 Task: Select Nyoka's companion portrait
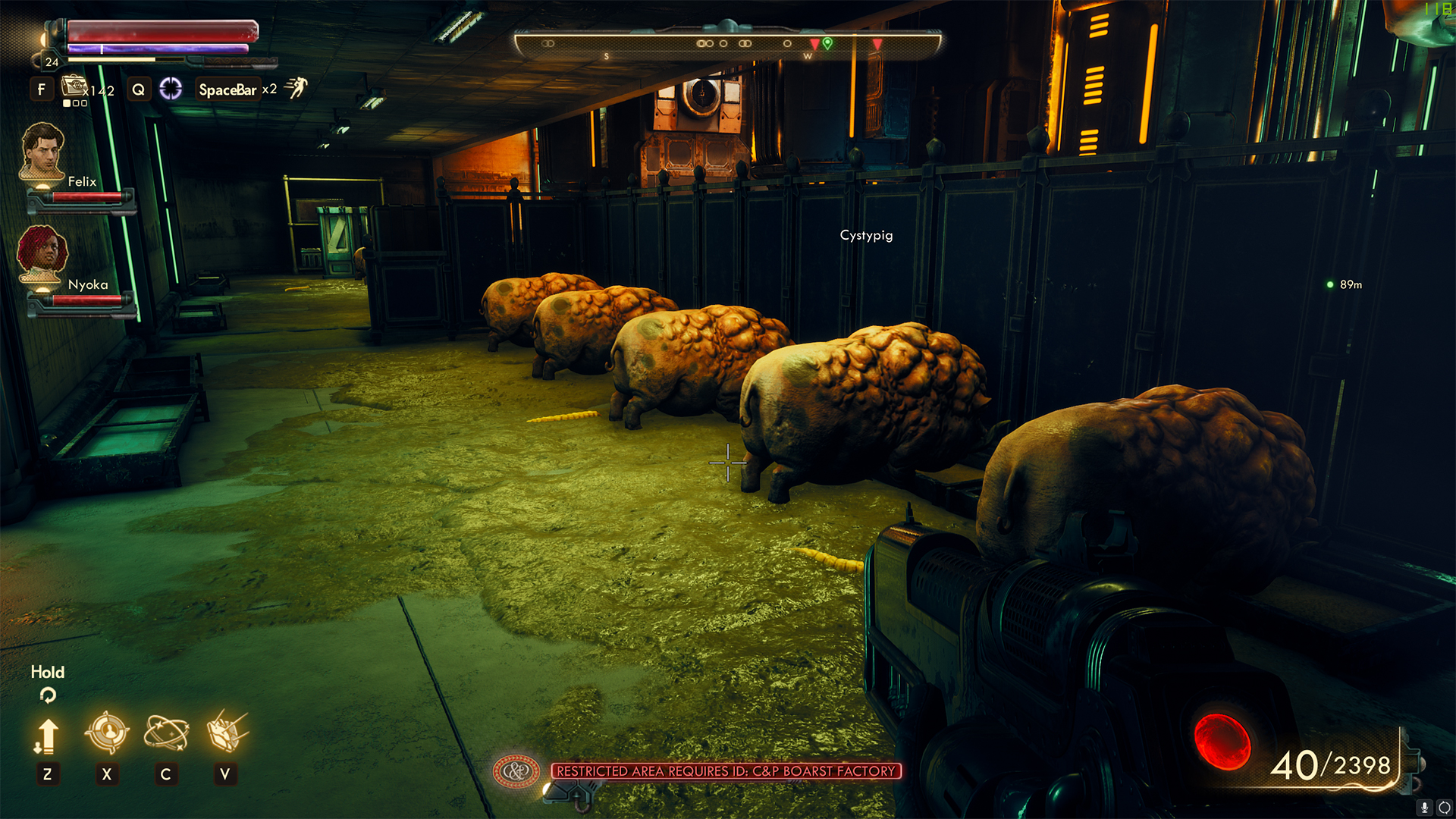(x=42, y=253)
